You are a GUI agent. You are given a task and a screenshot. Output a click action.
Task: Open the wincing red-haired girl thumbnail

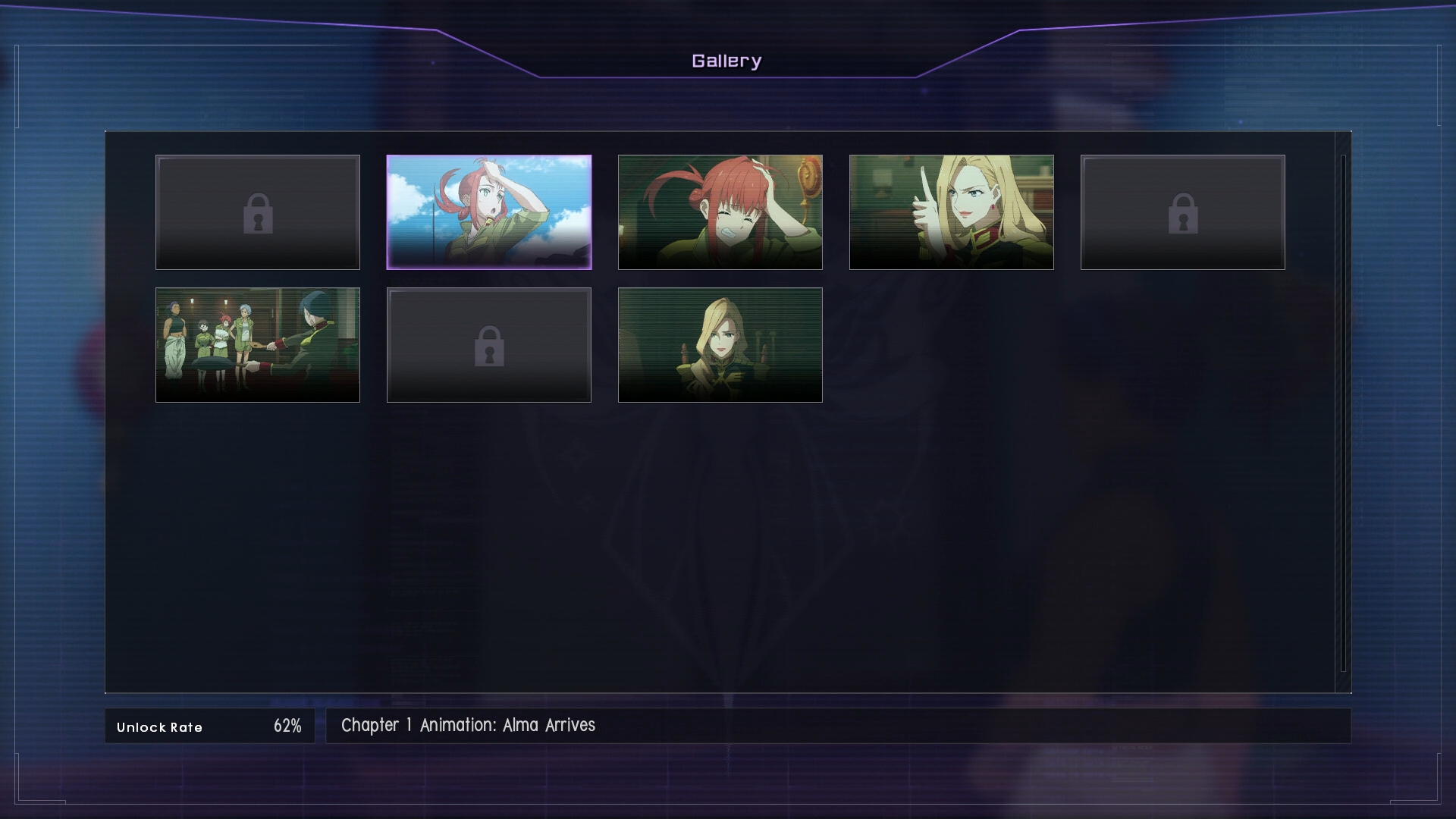[720, 212]
